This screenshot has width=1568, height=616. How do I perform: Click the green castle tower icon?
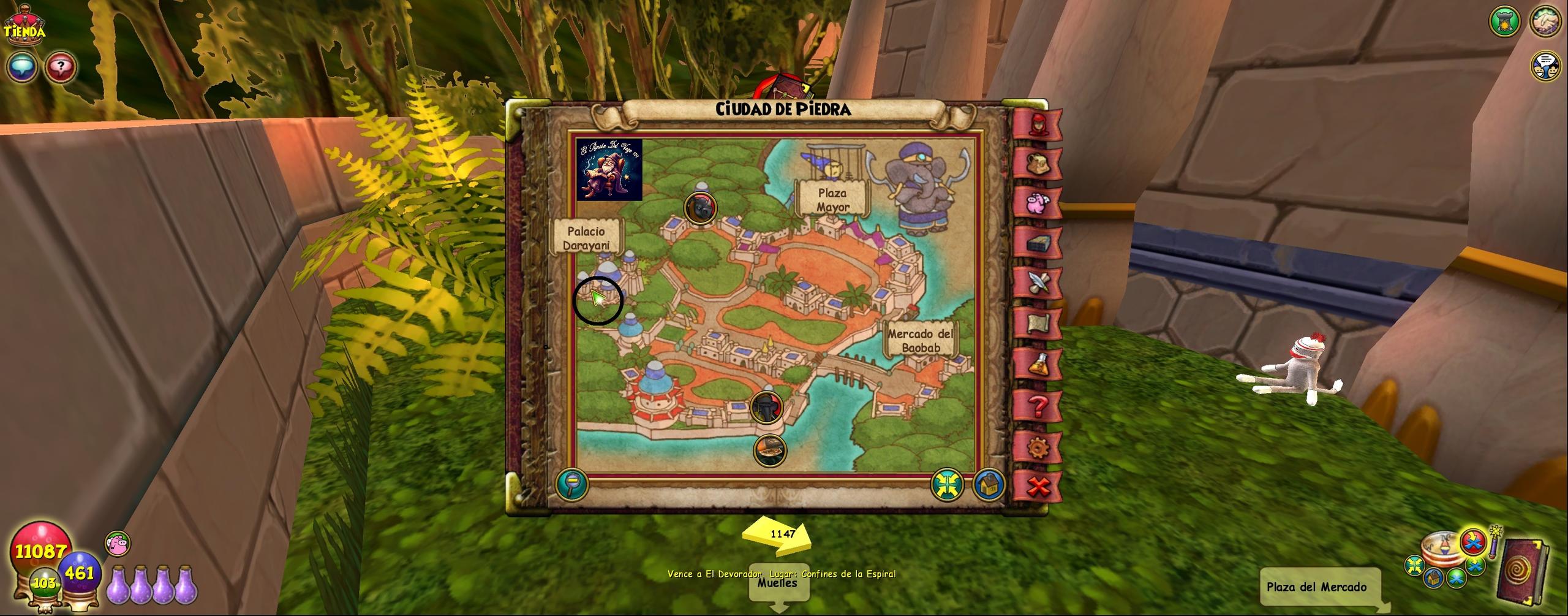point(1505,22)
